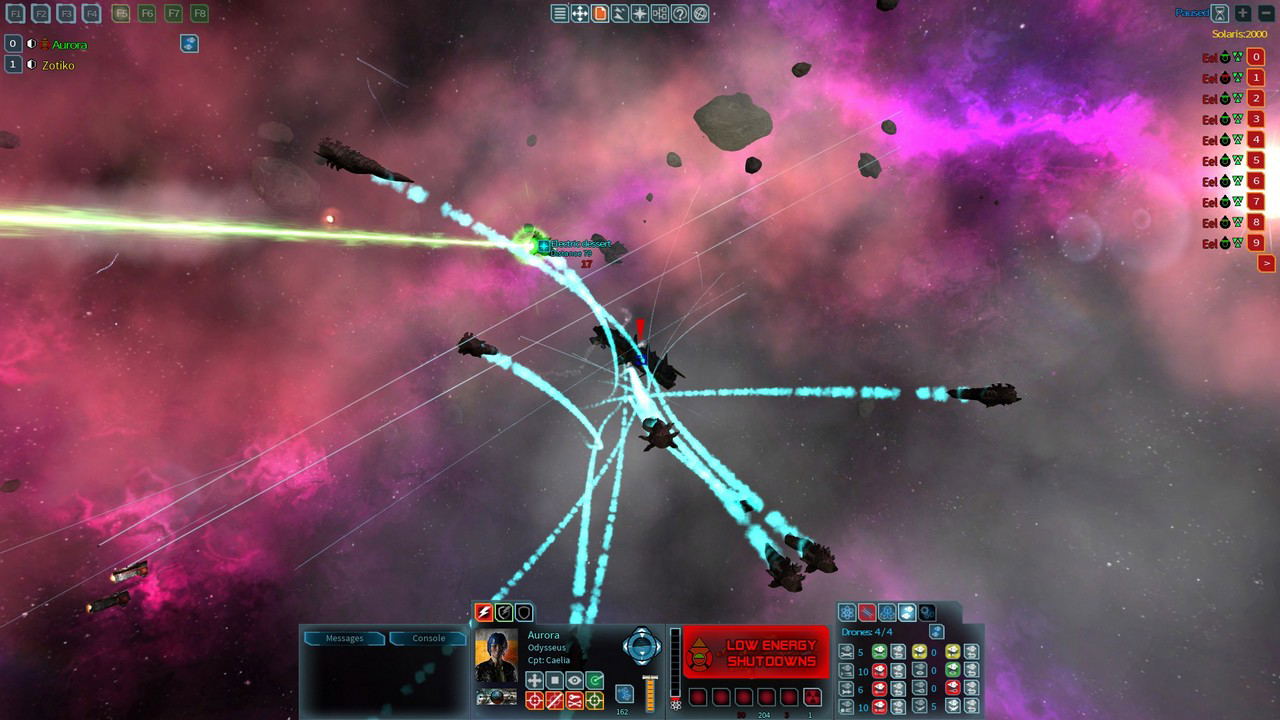Acknowledge the Low Energy Shutdowns warning
The height and width of the screenshot is (720, 1280).
click(x=756, y=653)
